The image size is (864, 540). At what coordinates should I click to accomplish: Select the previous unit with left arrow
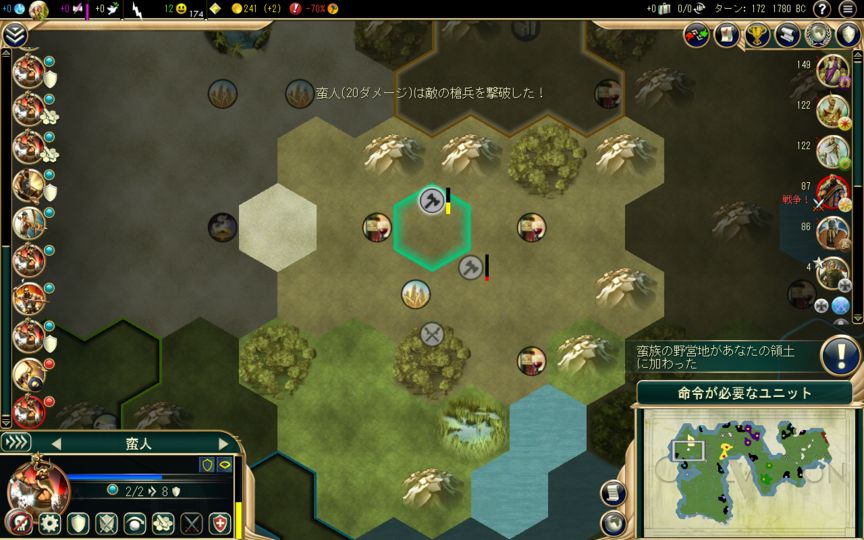pos(56,442)
